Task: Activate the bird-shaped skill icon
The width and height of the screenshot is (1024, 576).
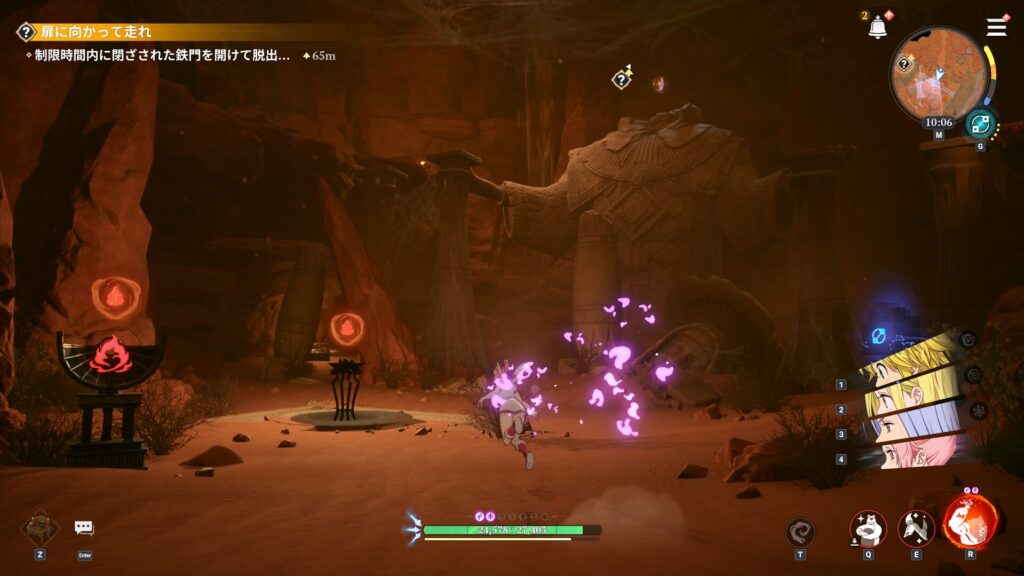Action: pos(916,528)
